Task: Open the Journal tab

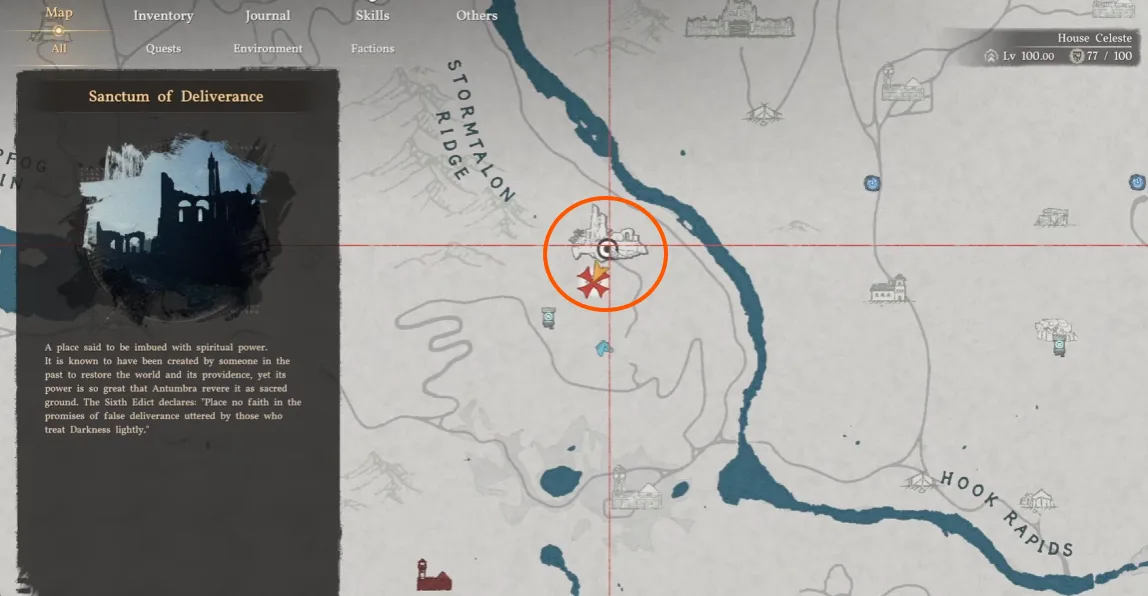Action: pos(268,16)
